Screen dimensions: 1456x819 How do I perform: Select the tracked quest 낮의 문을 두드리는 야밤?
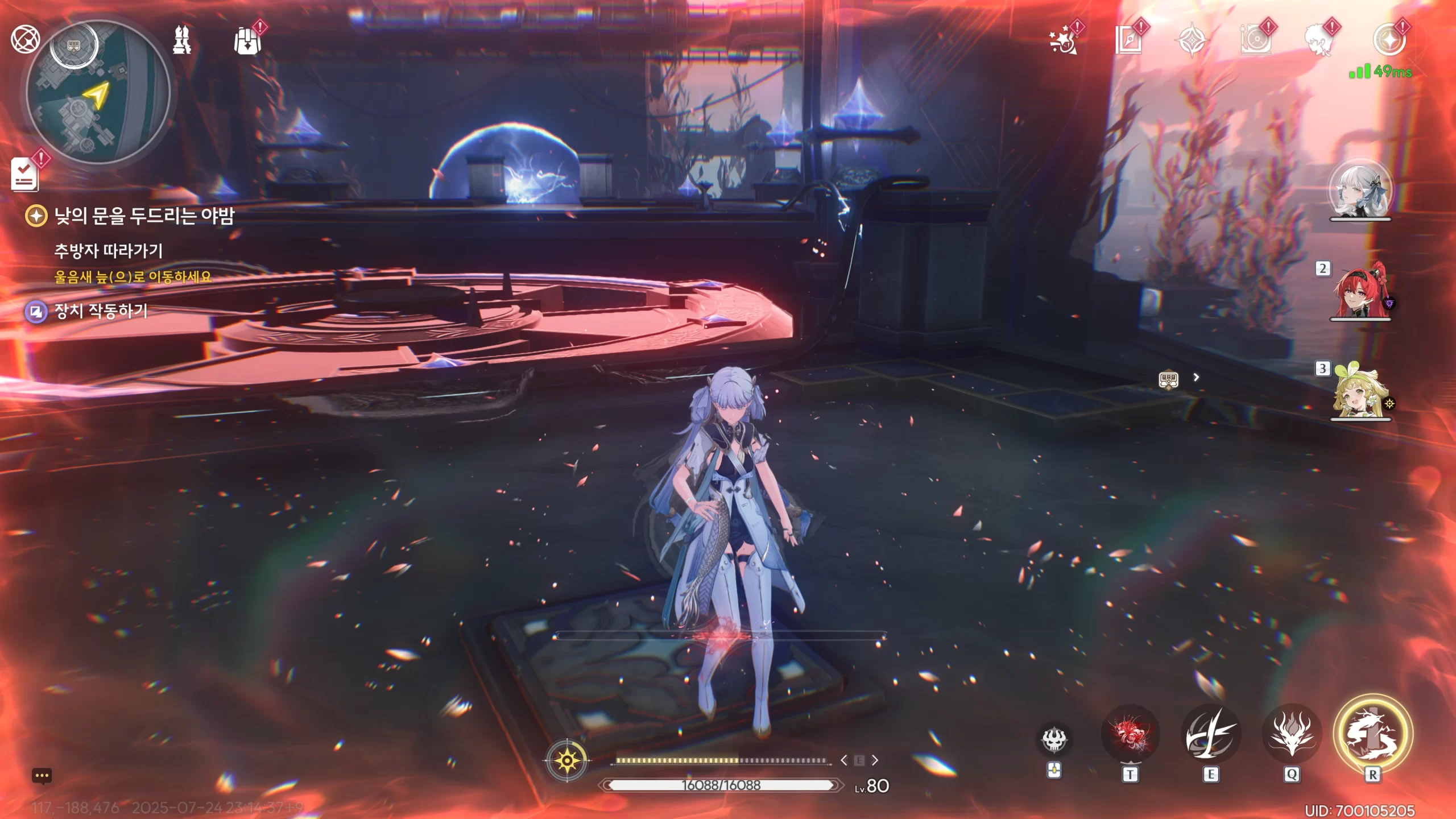tap(143, 216)
